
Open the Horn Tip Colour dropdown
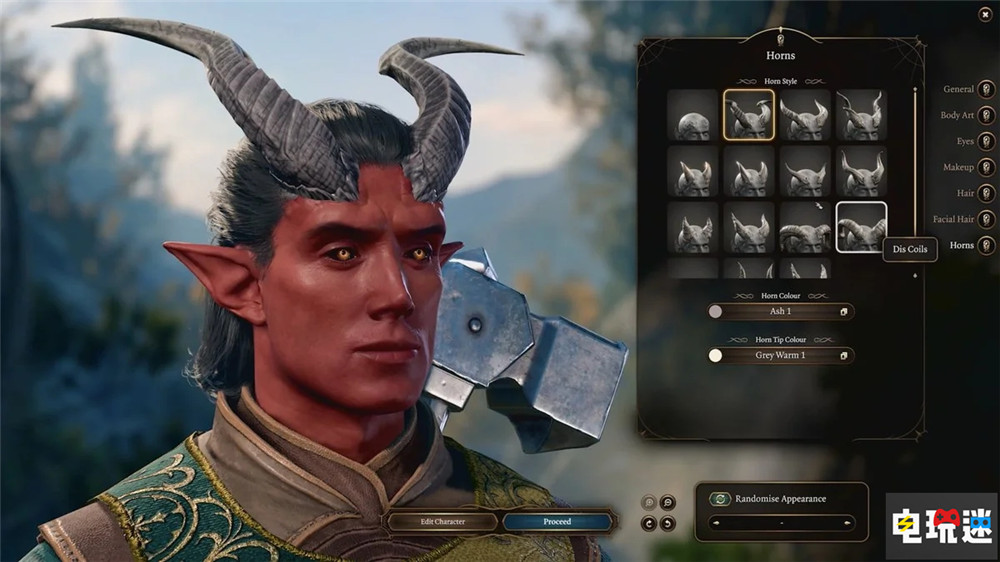point(780,355)
